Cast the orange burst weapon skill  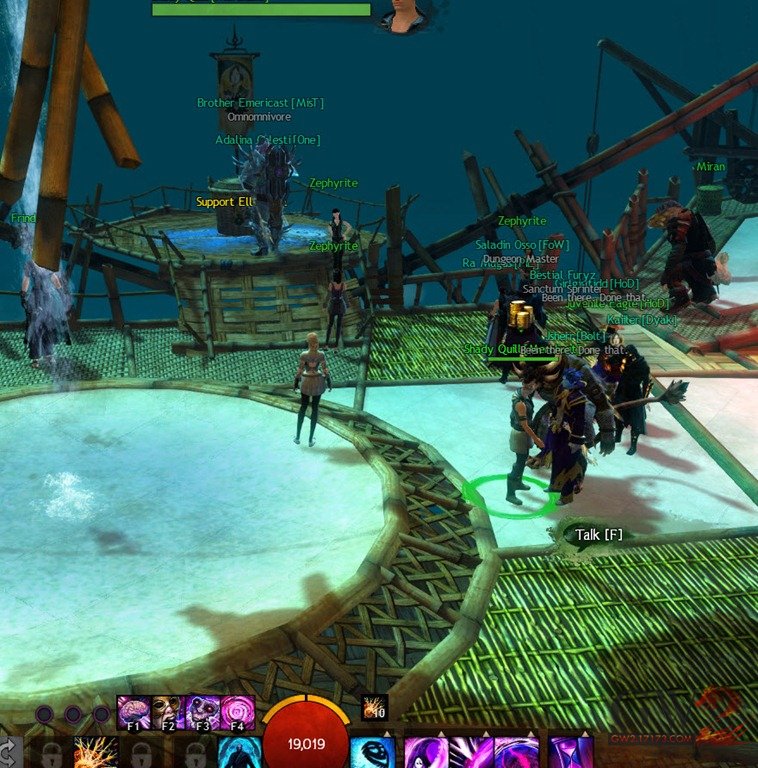(x=95, y=753)
